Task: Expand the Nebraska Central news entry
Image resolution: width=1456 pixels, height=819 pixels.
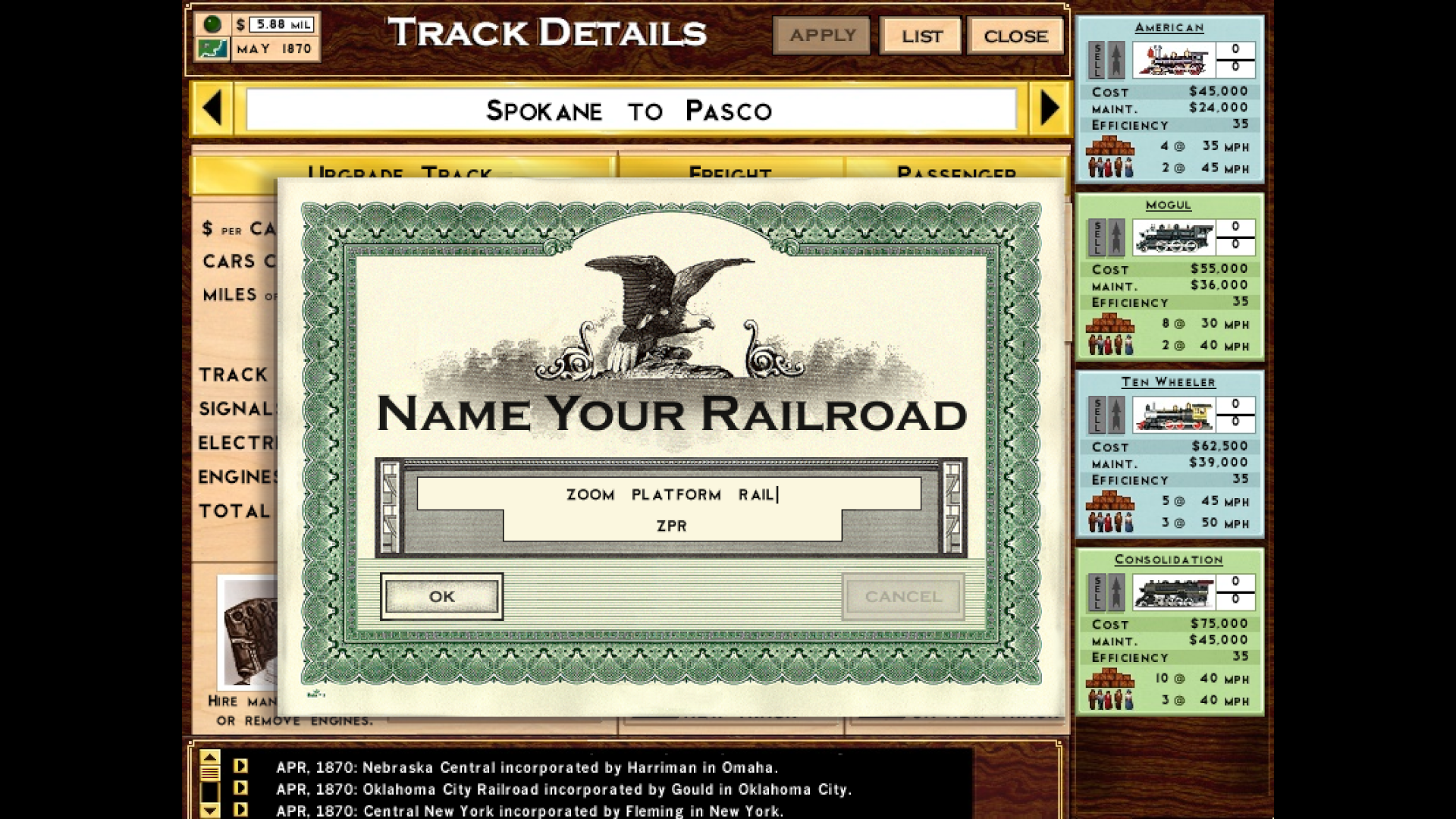Action: pos(240,767)
